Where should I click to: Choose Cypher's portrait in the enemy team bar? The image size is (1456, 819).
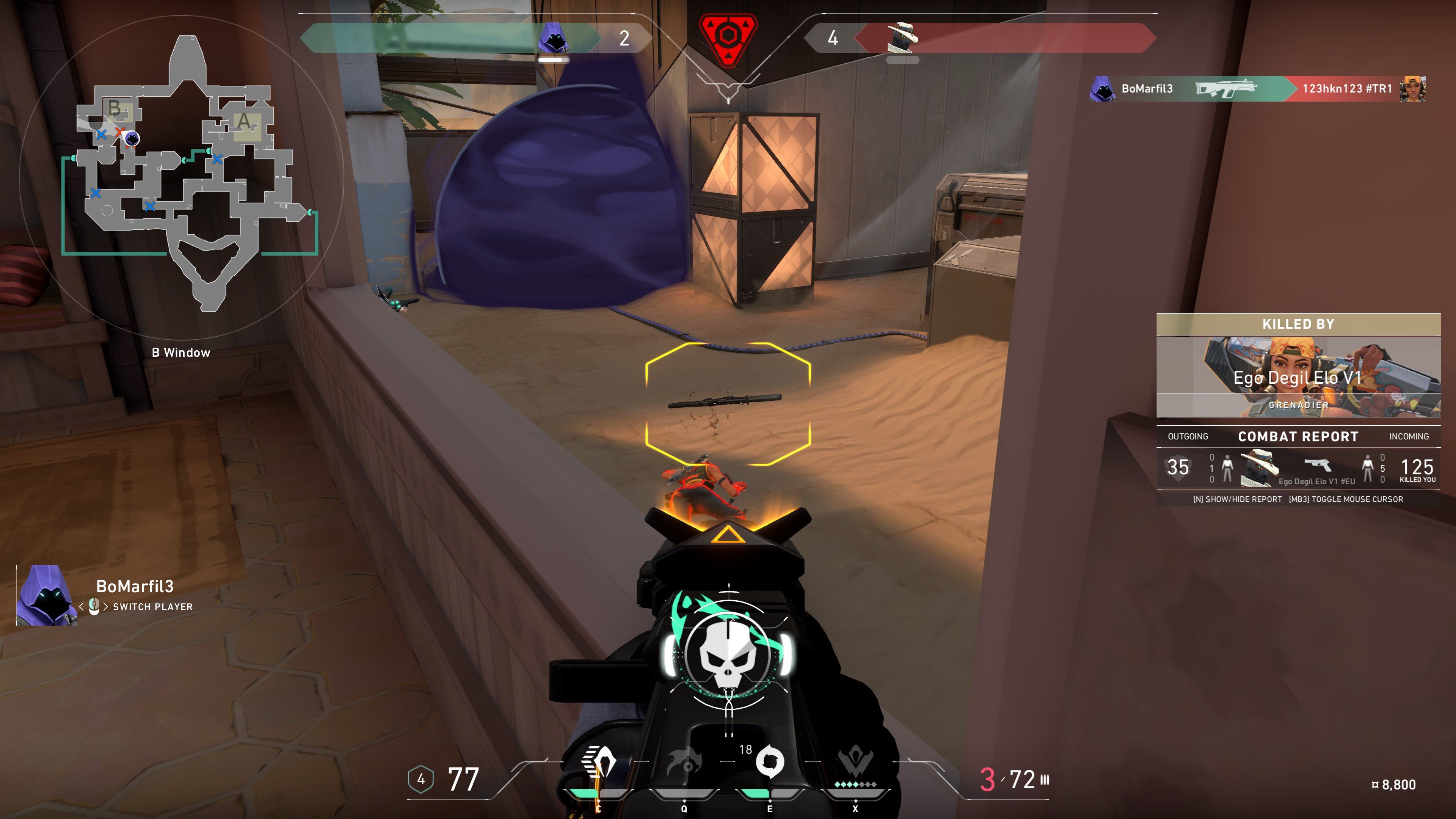(902, 38)
